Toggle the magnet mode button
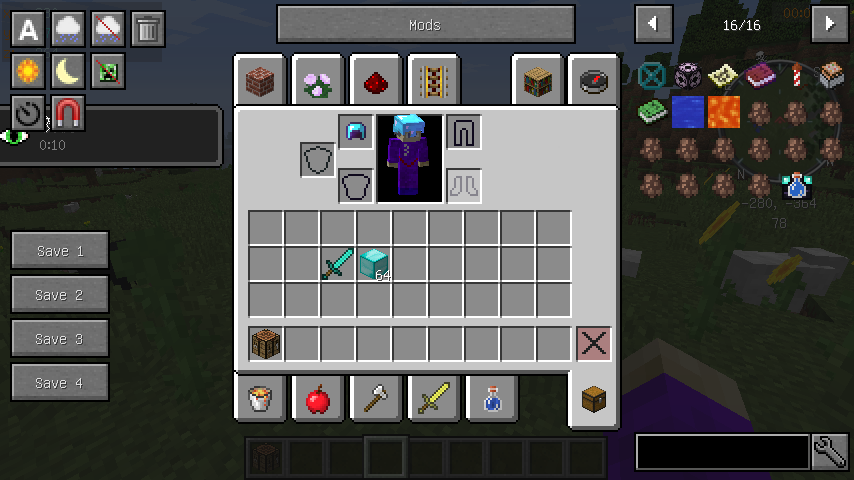Viewport: 854px width, 480px height. (x=68, y=113)
